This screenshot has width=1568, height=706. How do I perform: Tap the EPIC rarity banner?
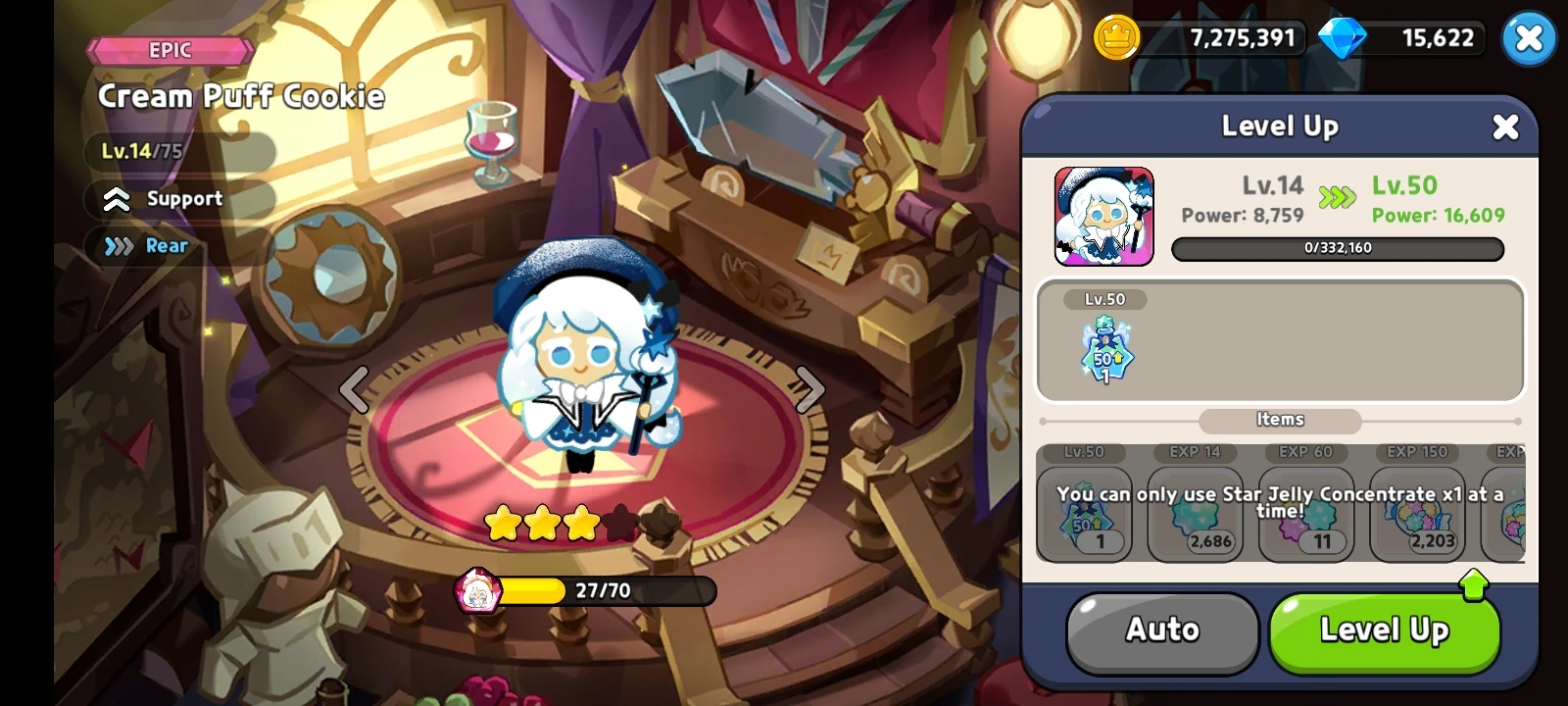(x=168, y=50)
